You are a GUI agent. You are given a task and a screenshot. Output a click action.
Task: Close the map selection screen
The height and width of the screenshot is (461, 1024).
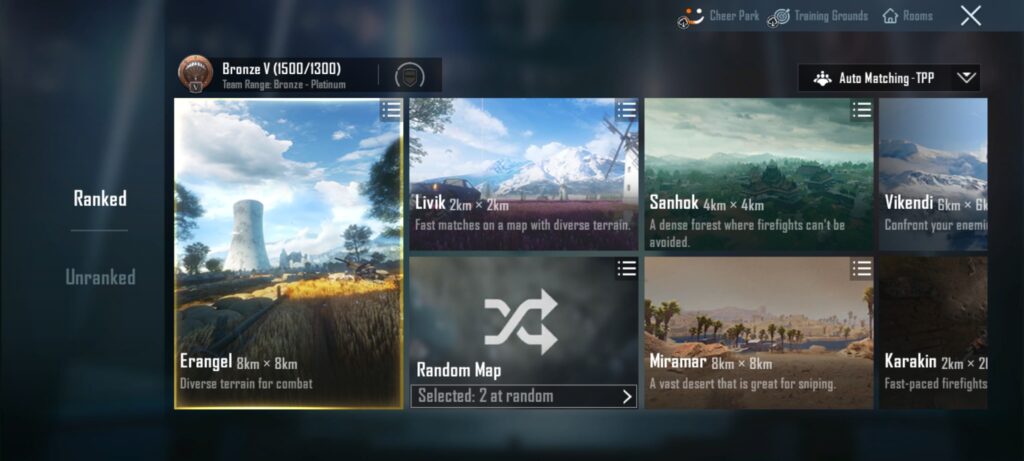pos(970,16)
